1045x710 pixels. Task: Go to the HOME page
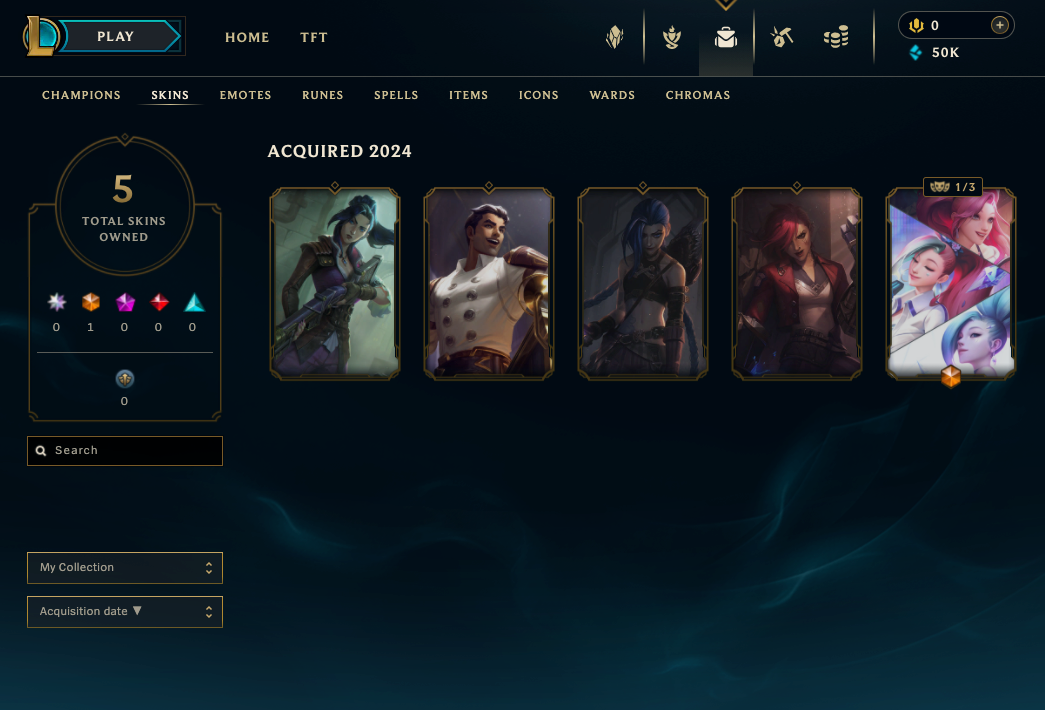[247, 37]
